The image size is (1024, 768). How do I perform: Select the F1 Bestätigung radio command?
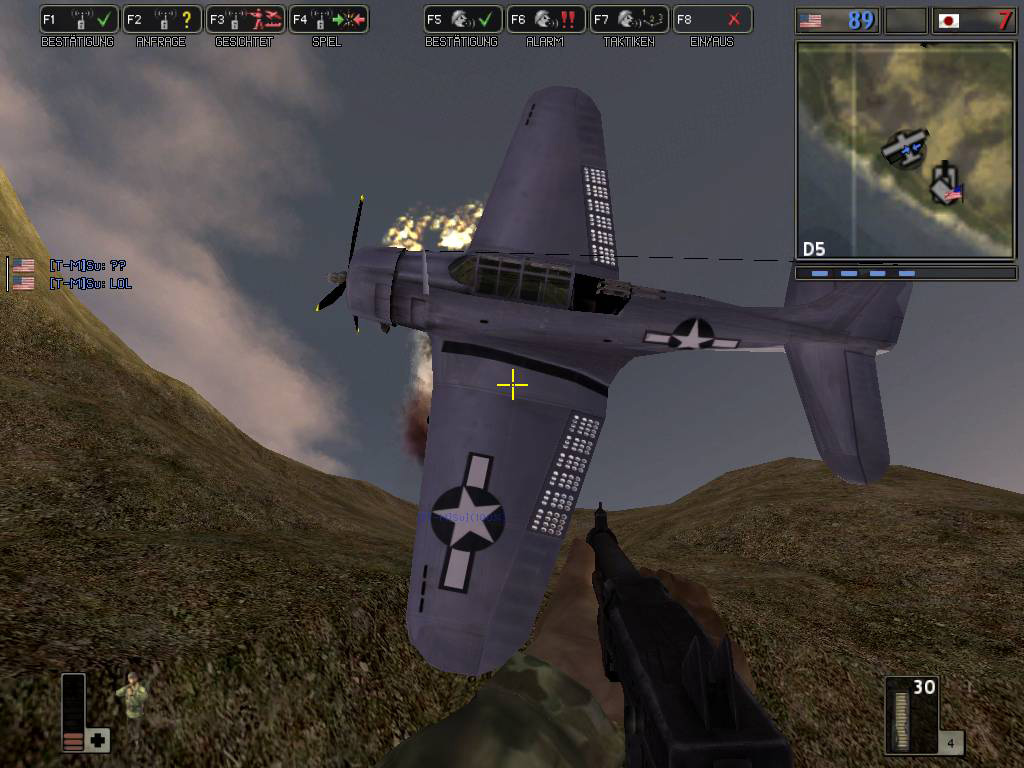[79, 19]
